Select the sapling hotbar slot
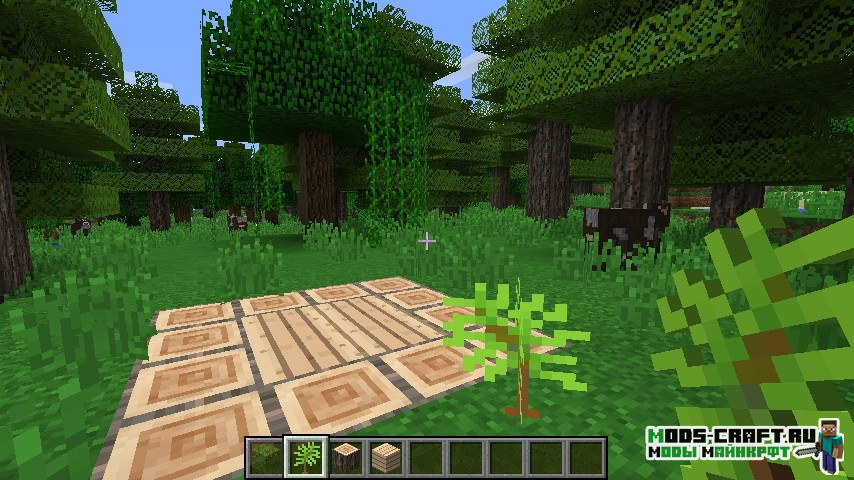 click(304, 457)
